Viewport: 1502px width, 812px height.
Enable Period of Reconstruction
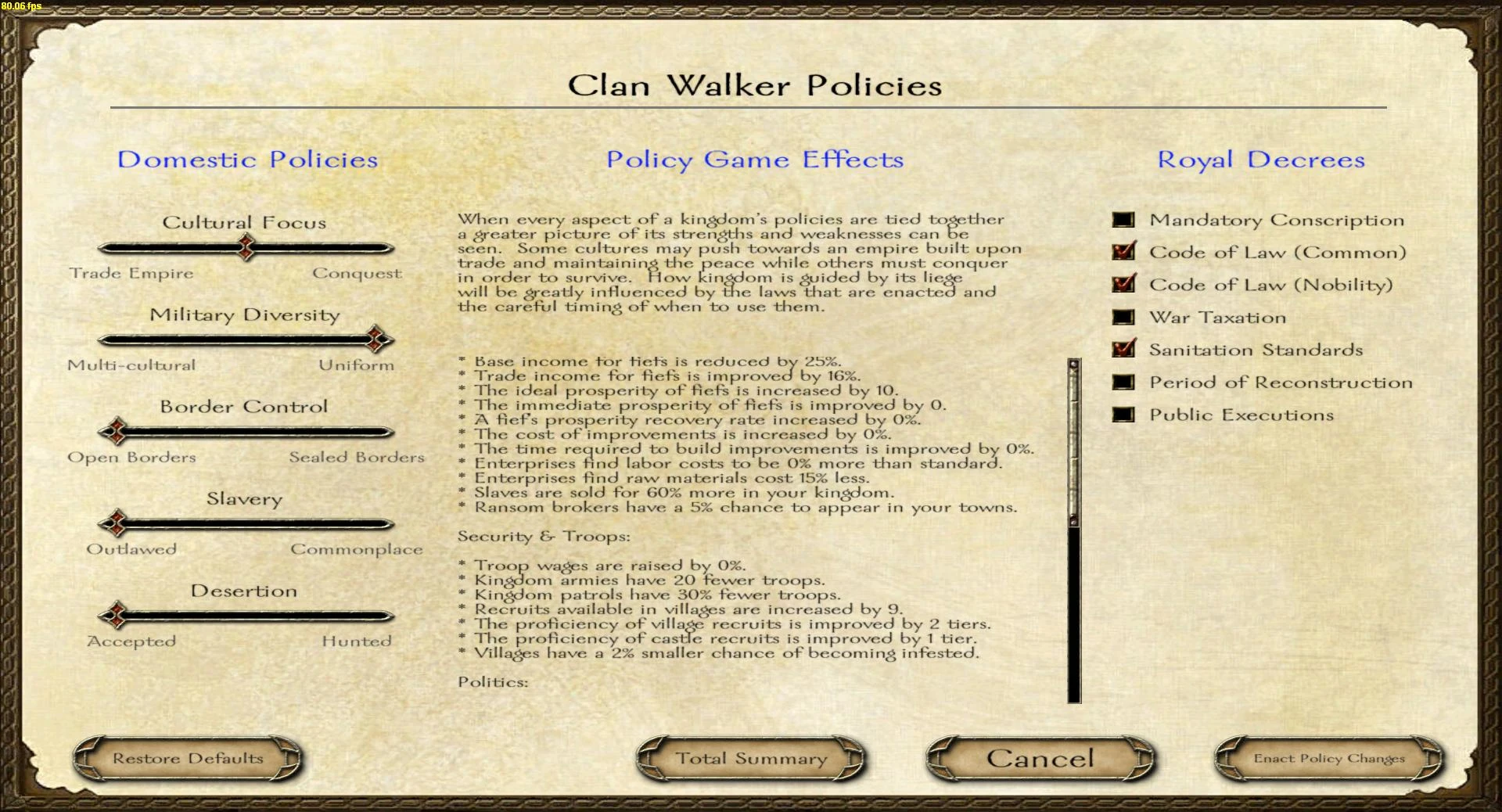coord(1123,382)
